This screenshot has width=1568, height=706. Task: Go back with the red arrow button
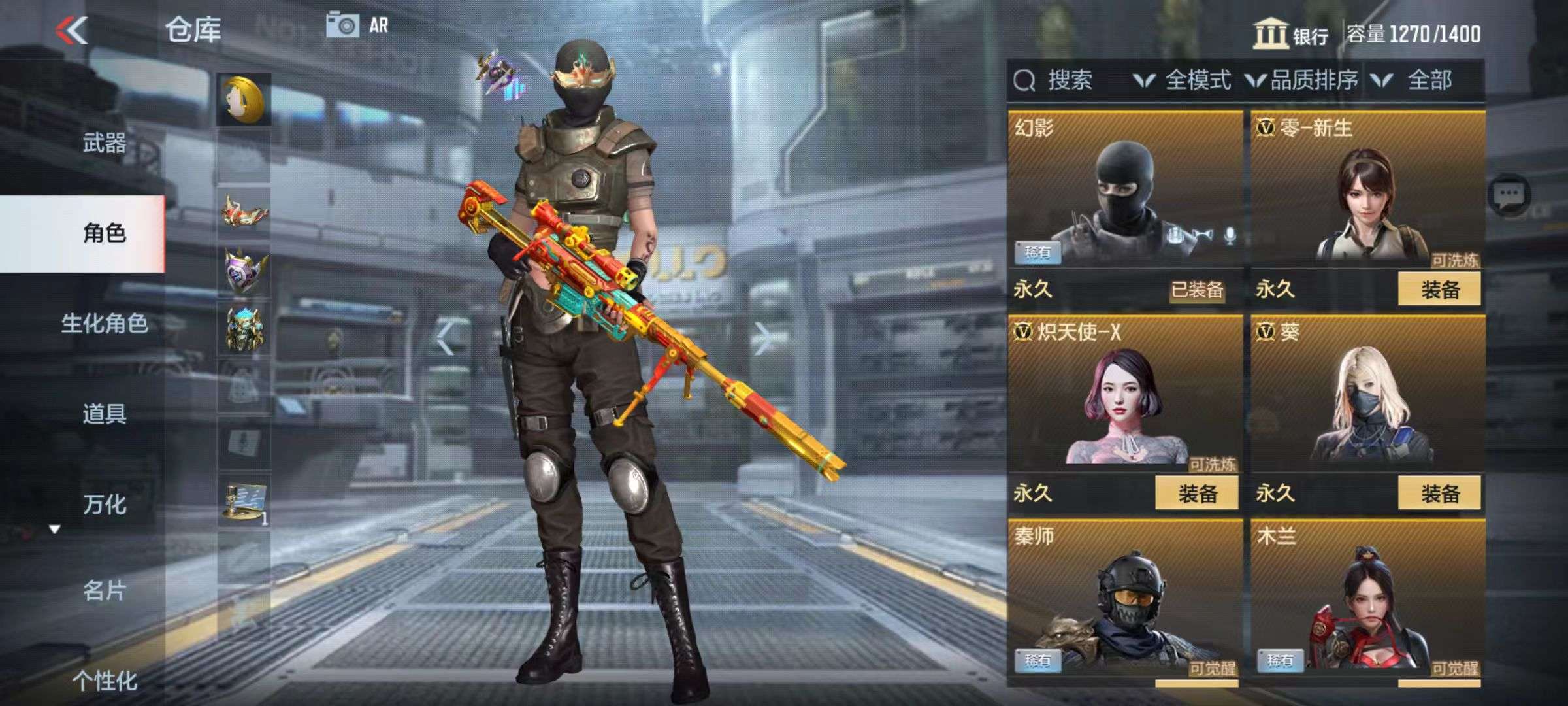coord(72,30)
